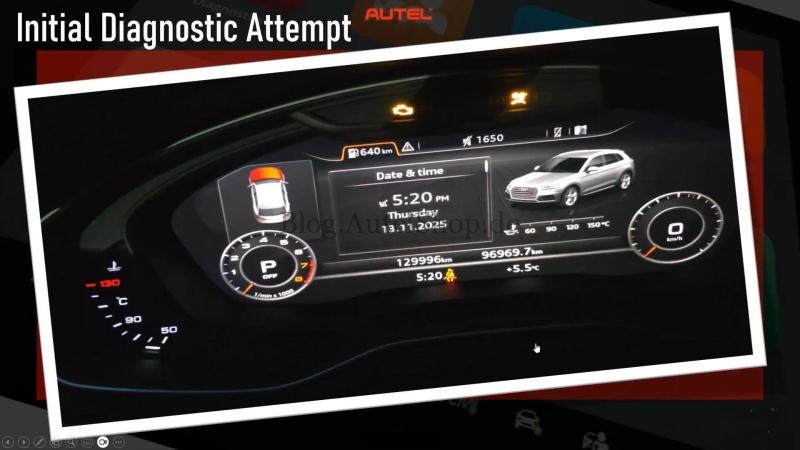Toggle the highlighted camera button
This screenshot has height=450, width=800.
tap(103, 441)
